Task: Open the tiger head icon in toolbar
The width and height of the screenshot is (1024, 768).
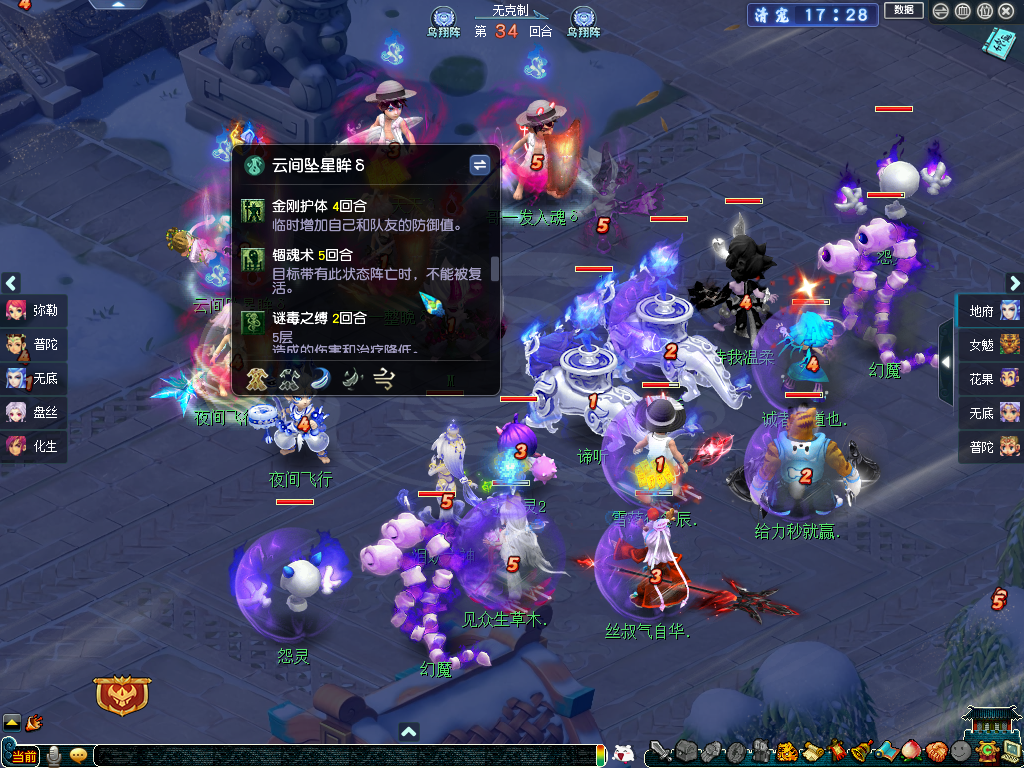Action: [786, 751]
